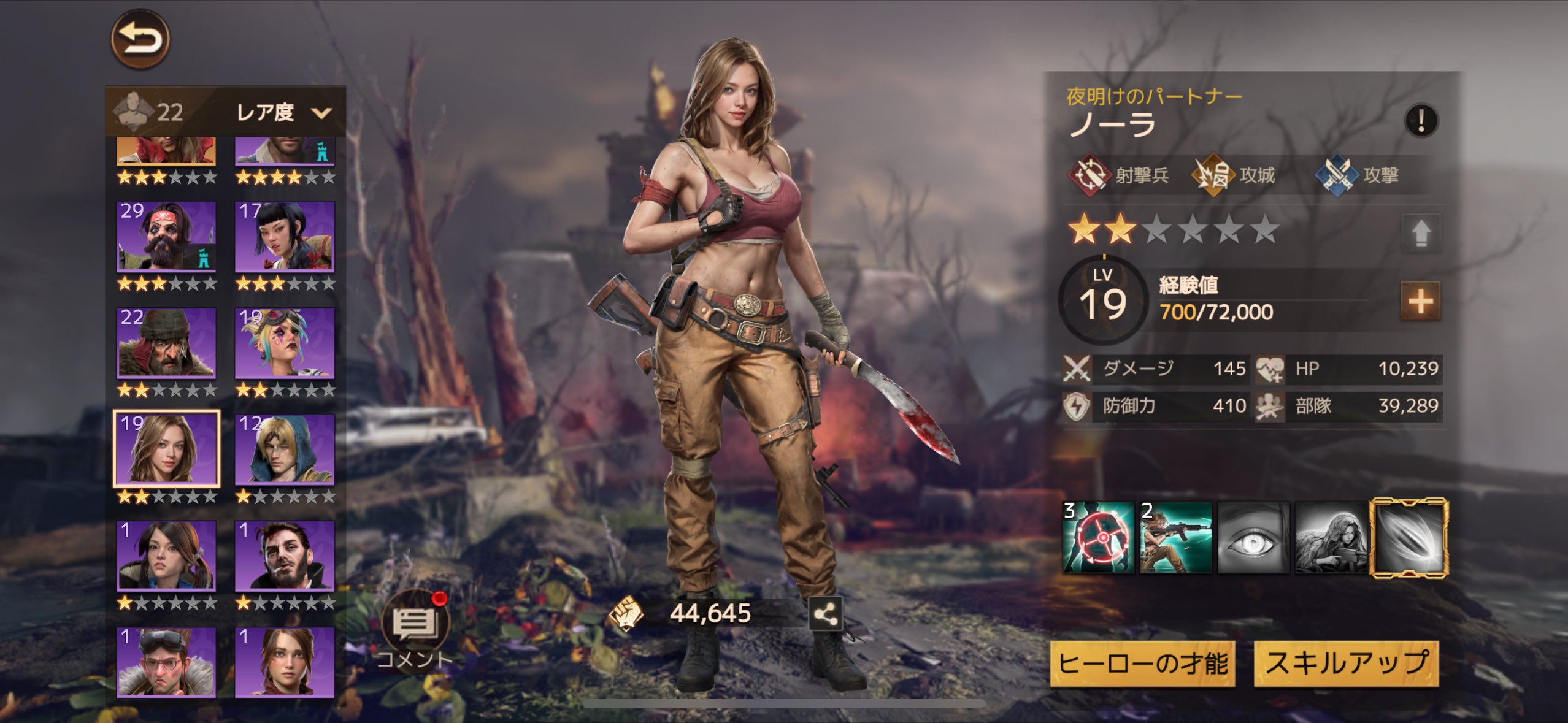Open the スキルアップ skill upgrade

click(1347, 664)
